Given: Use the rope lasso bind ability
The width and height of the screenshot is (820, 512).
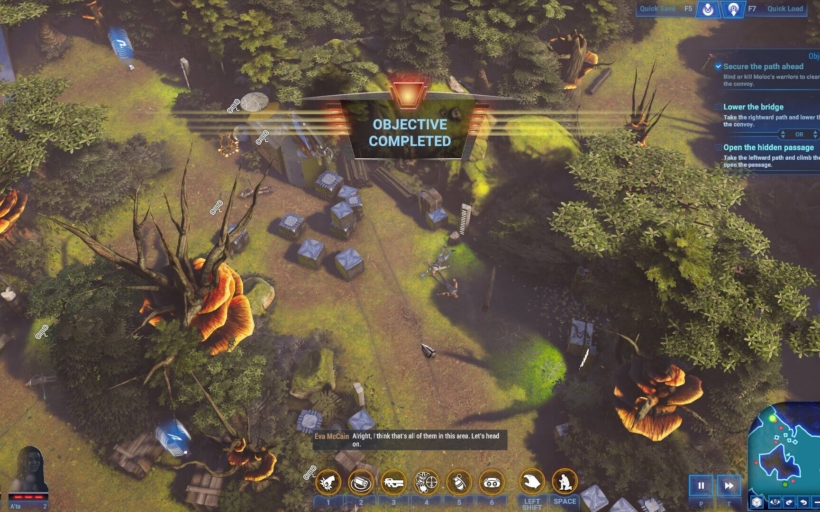Looking at the screenshot, I should coord(361,482).
